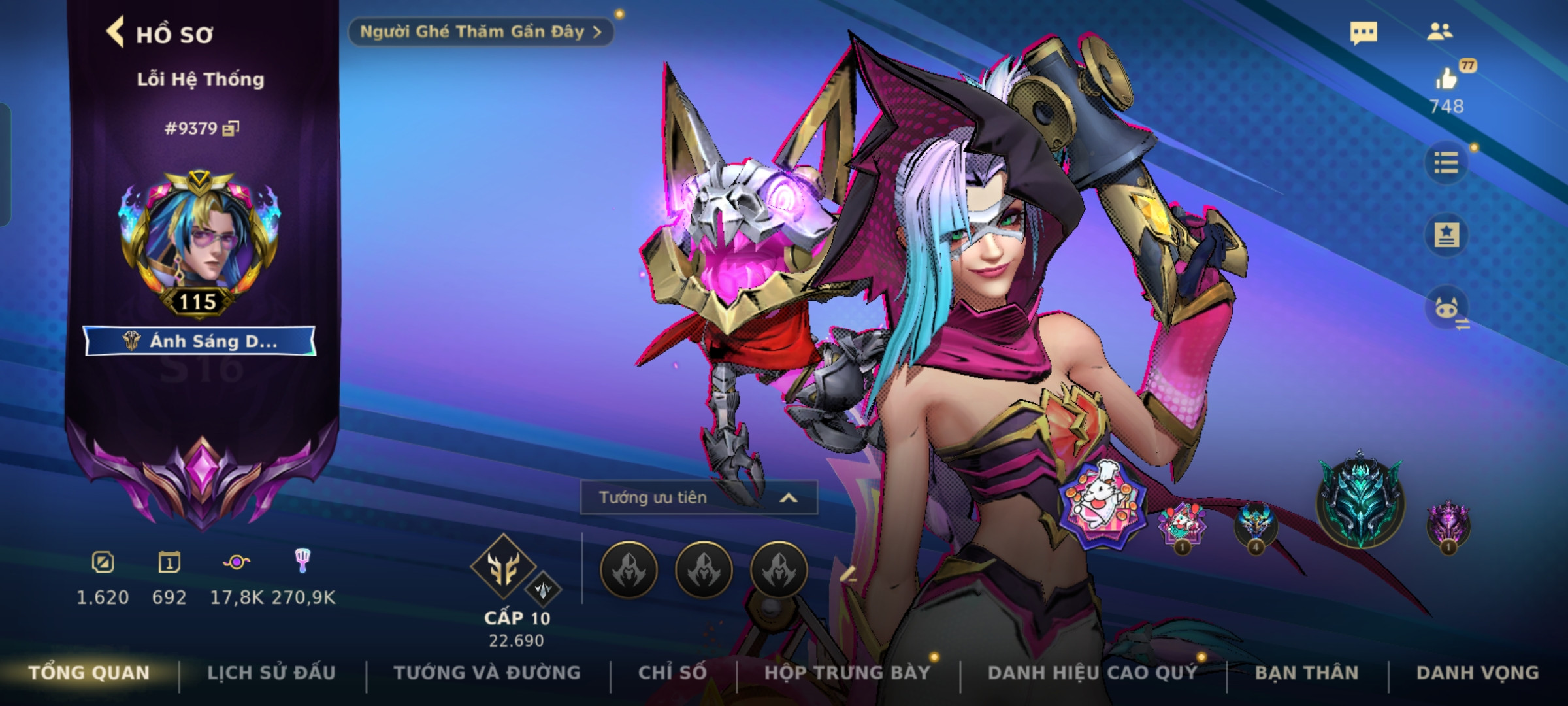Open the Tướng Và Đường tab
Image resolution: width=1568 pixels, height=706 pixels.
click(487, 673)
